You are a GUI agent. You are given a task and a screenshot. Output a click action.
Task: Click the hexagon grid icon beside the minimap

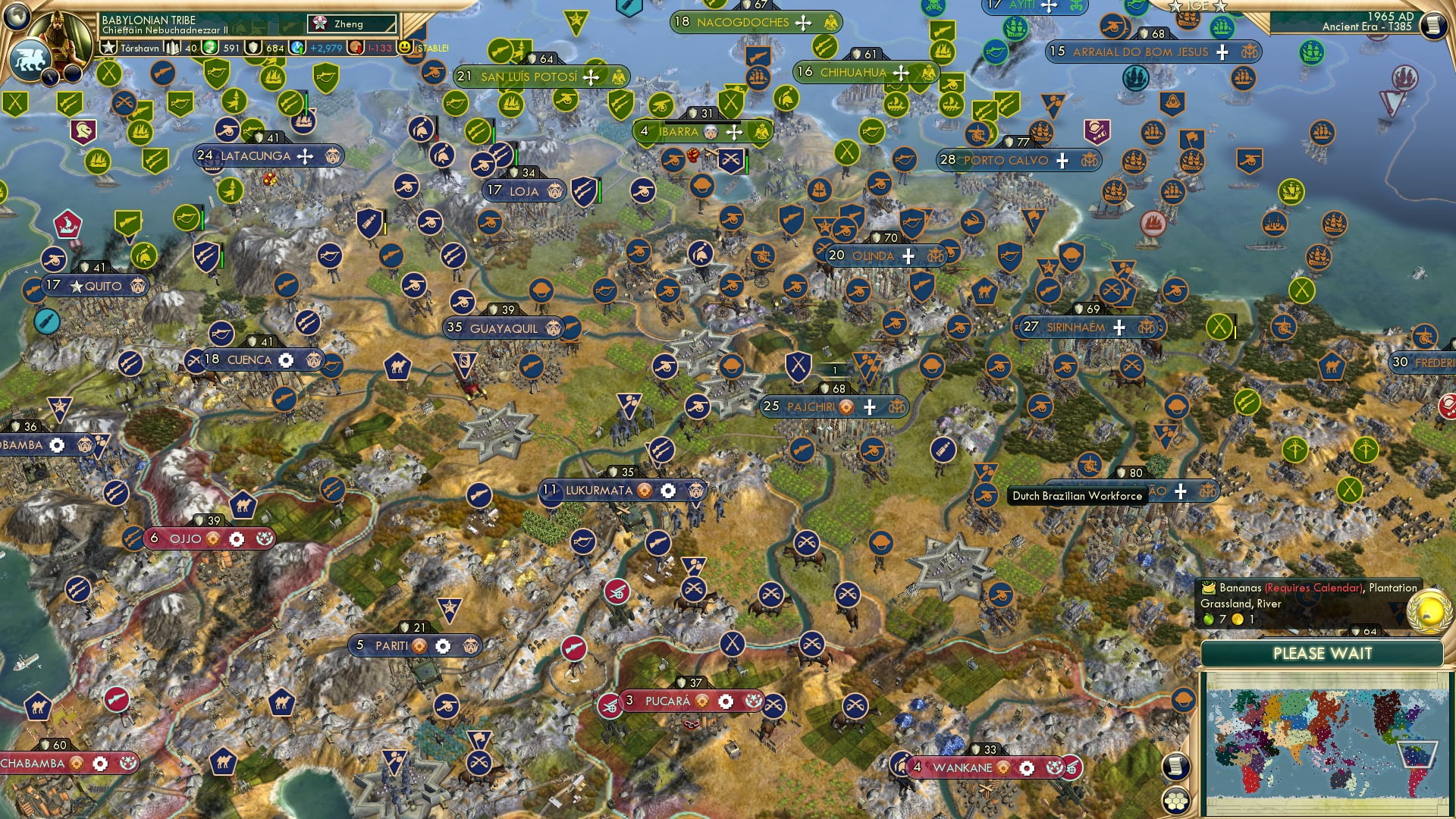[1176, 800]
